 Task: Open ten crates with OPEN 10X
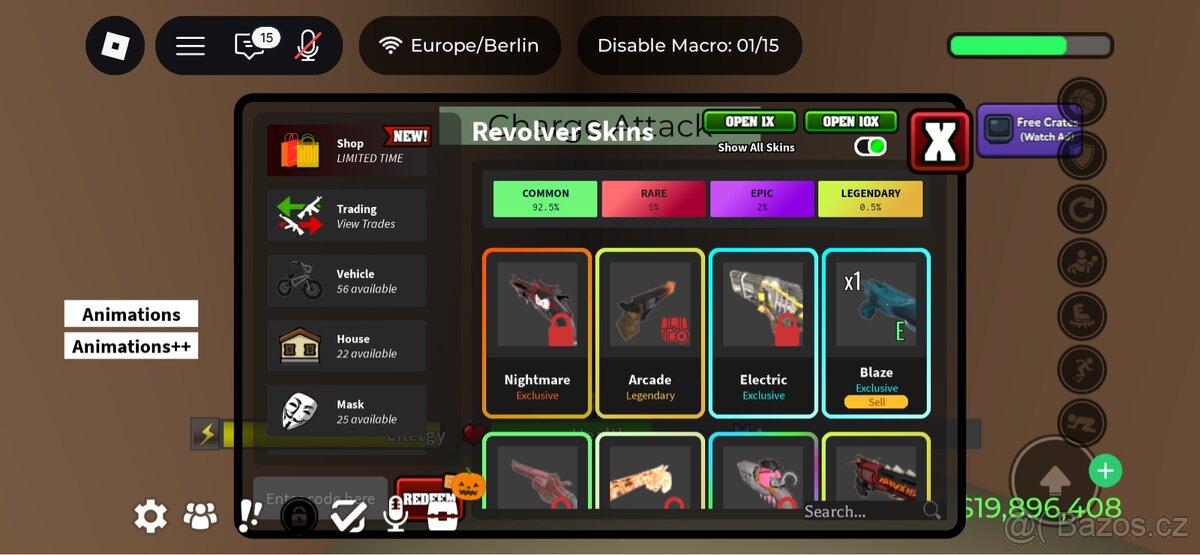point(851,122)
